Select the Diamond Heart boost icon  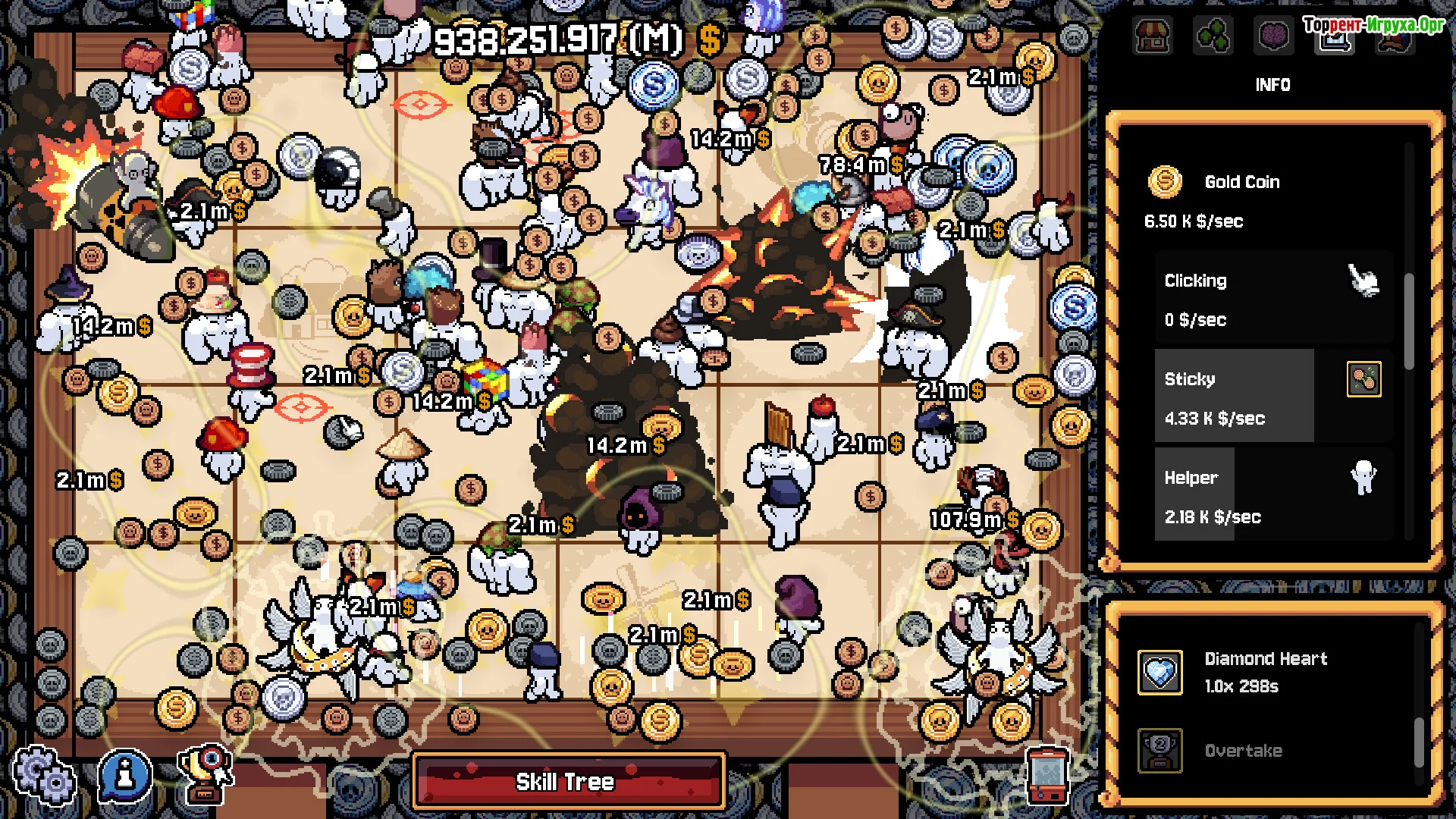tap(1159, 672)
